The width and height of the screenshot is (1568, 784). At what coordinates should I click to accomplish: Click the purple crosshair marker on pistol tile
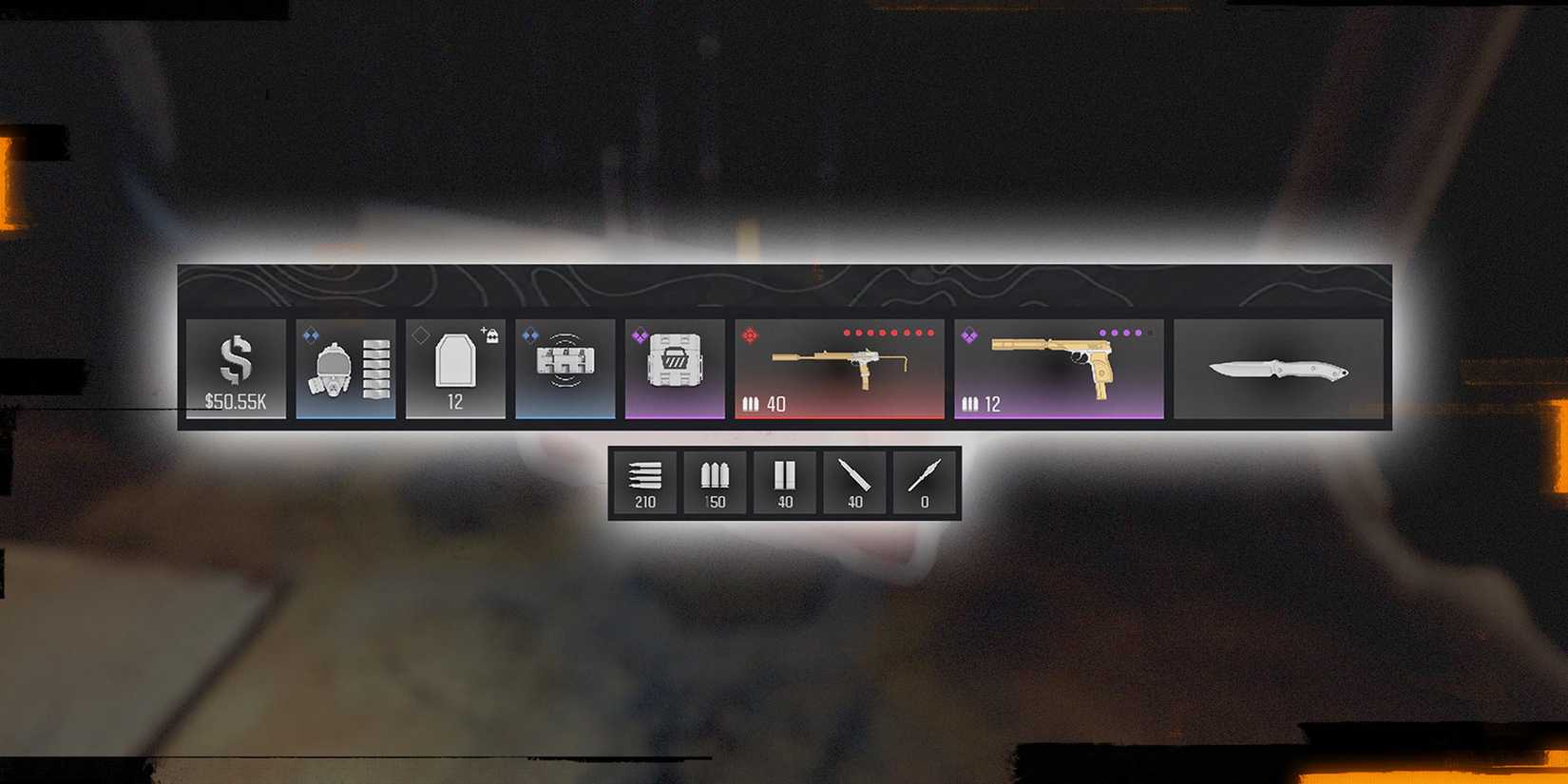coord(969,336)
